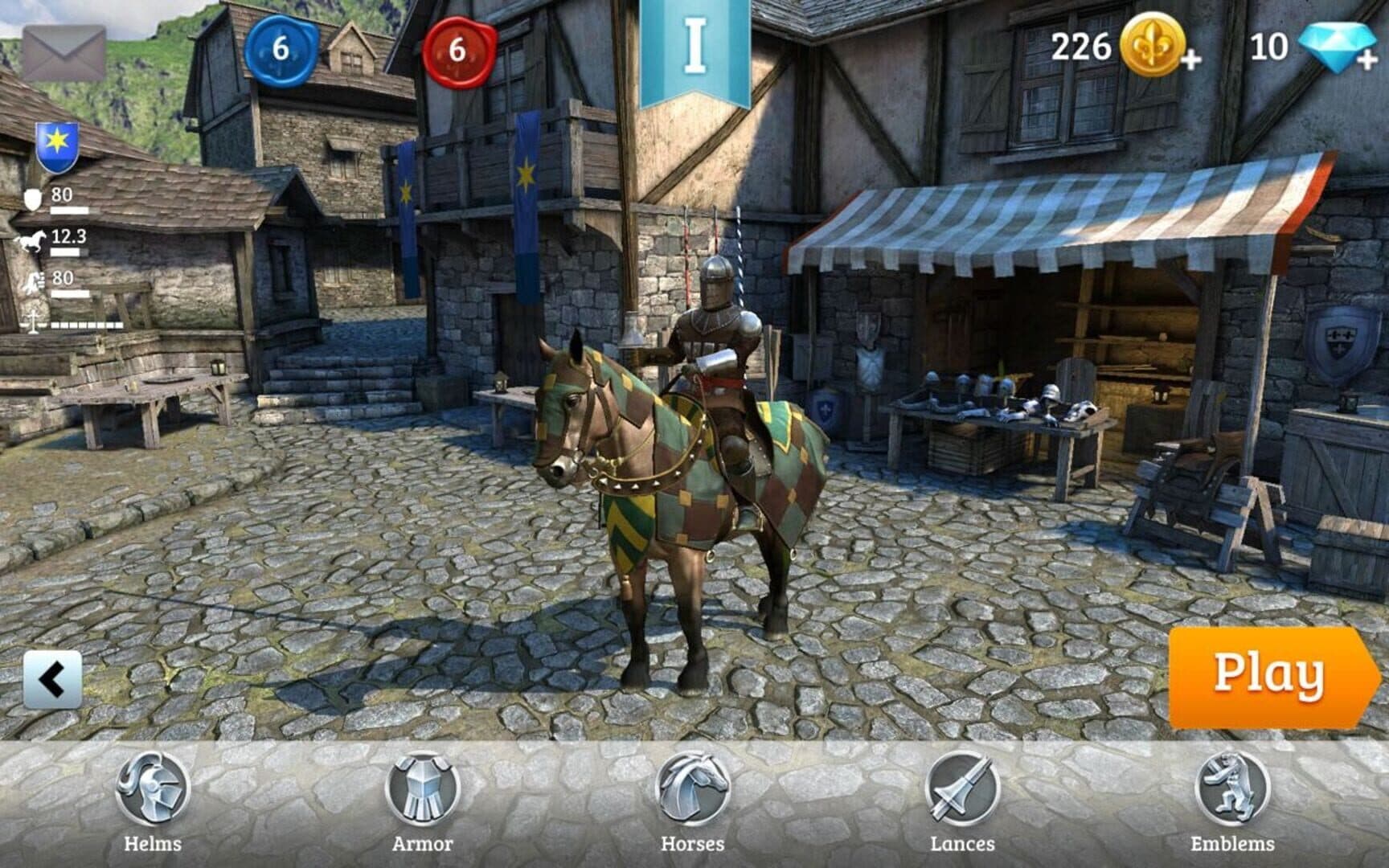
Task: Go back with the arrow button
Action: [52, 680]
